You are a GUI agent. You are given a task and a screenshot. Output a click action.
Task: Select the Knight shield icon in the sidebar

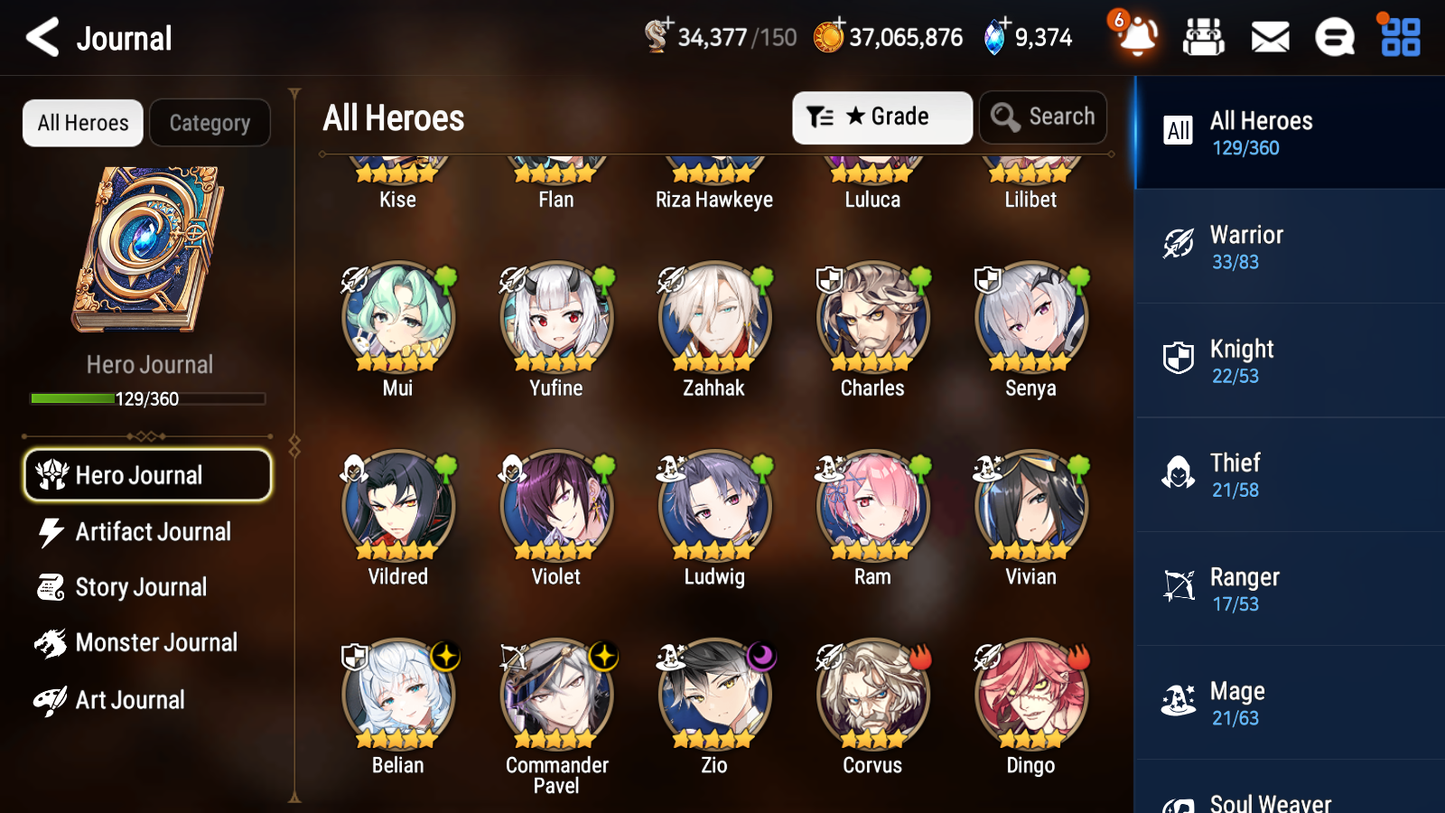[1178, 357]
